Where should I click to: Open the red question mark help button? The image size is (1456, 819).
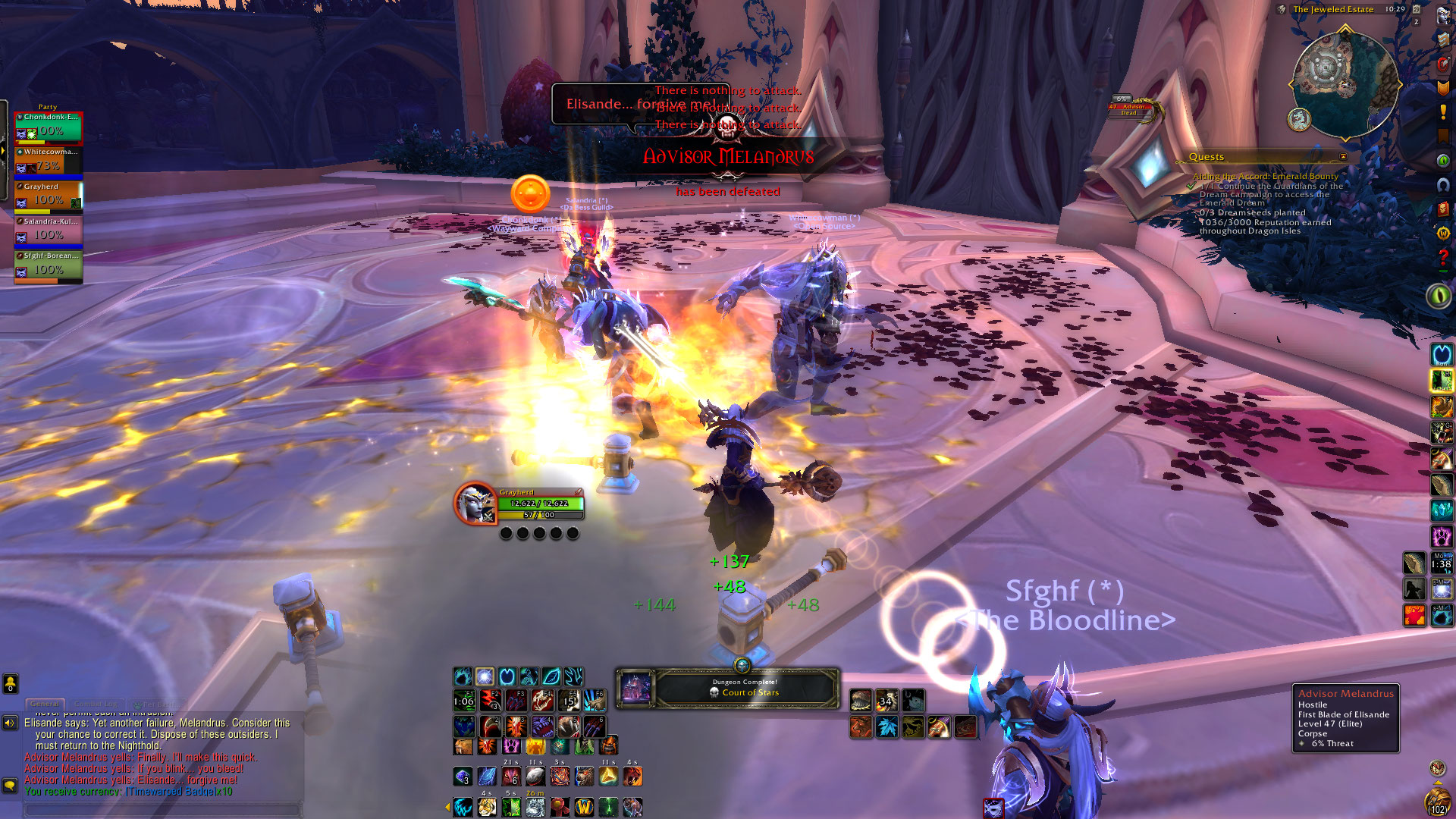(1442, 259)
